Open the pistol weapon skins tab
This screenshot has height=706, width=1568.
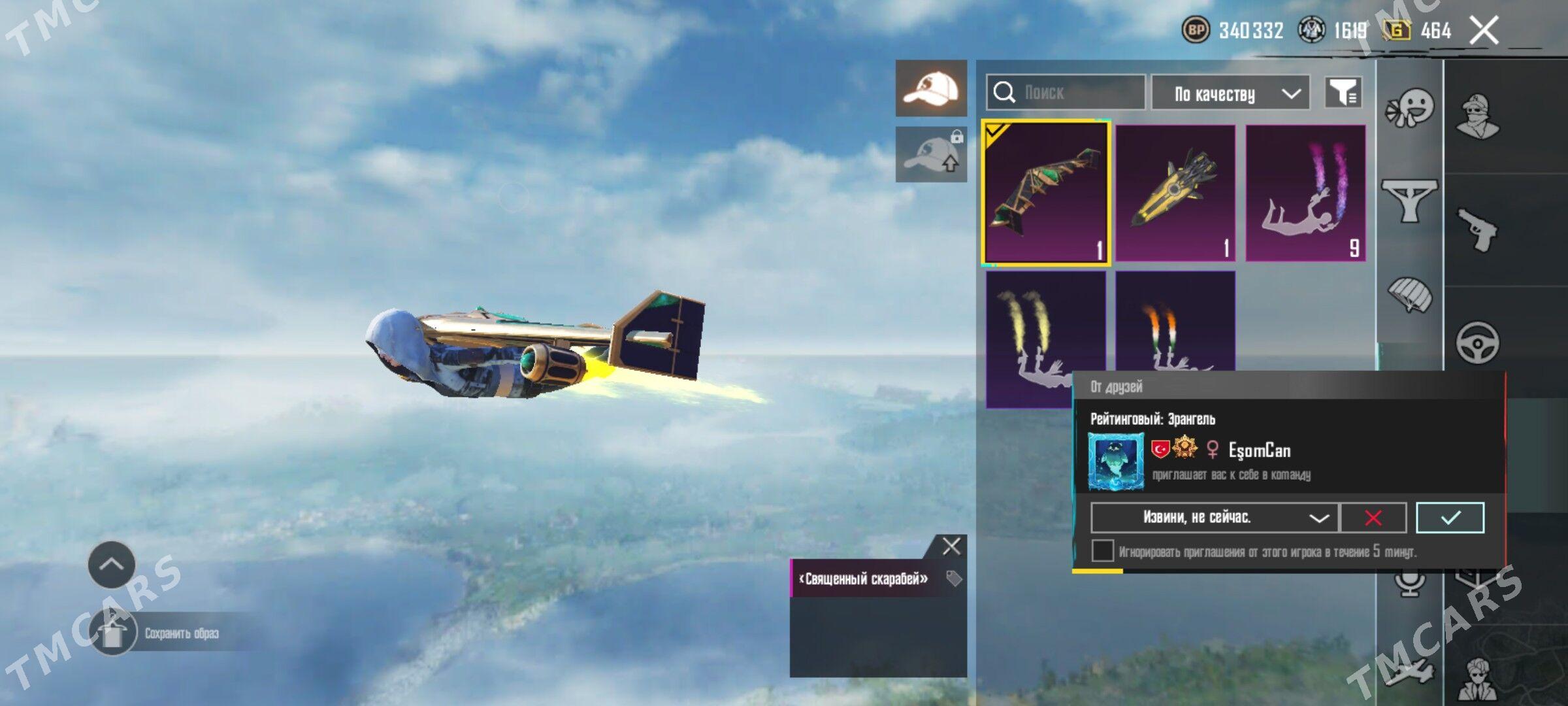point(1477,229)
